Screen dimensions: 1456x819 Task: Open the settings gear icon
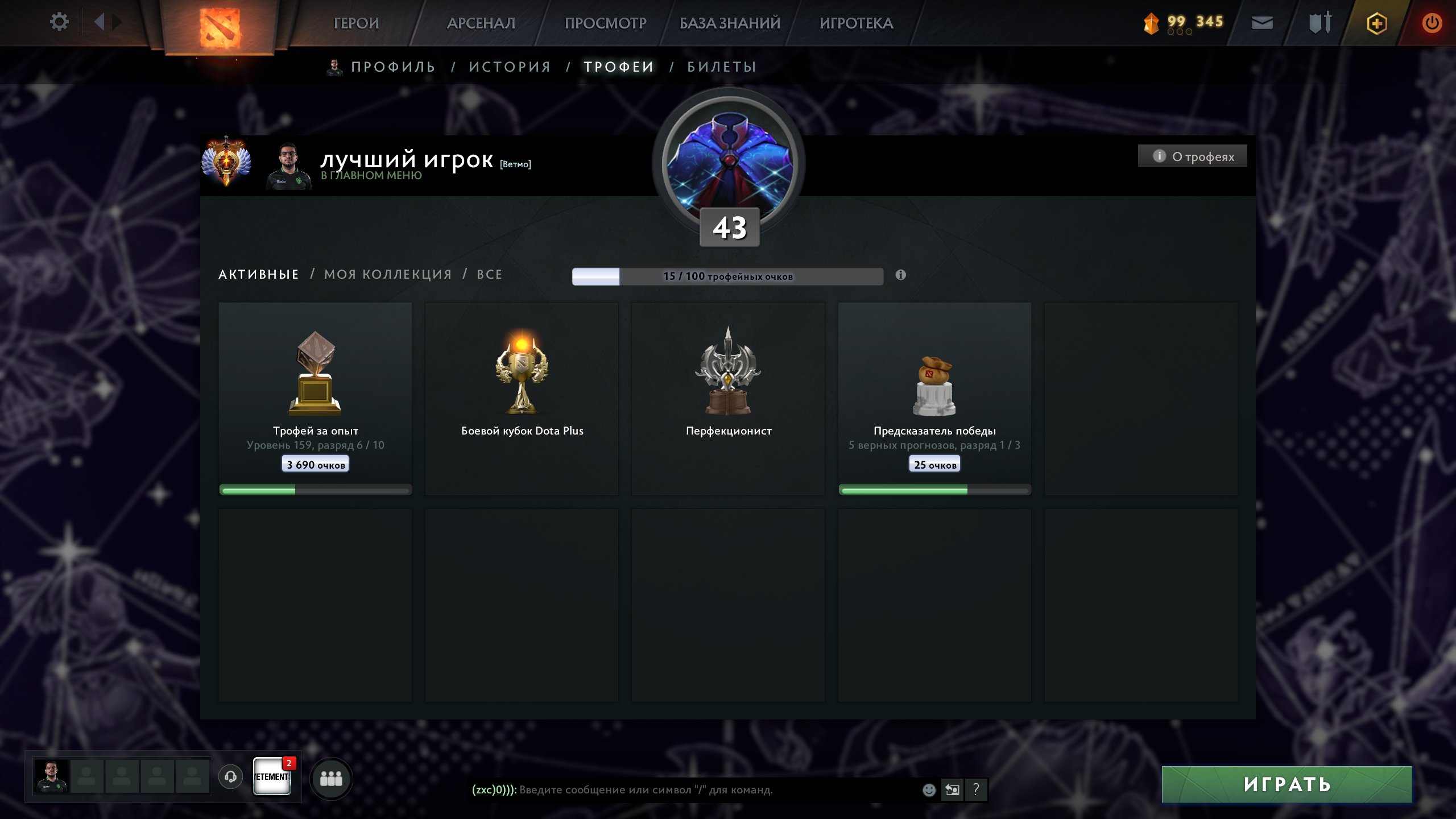point(59,20)
